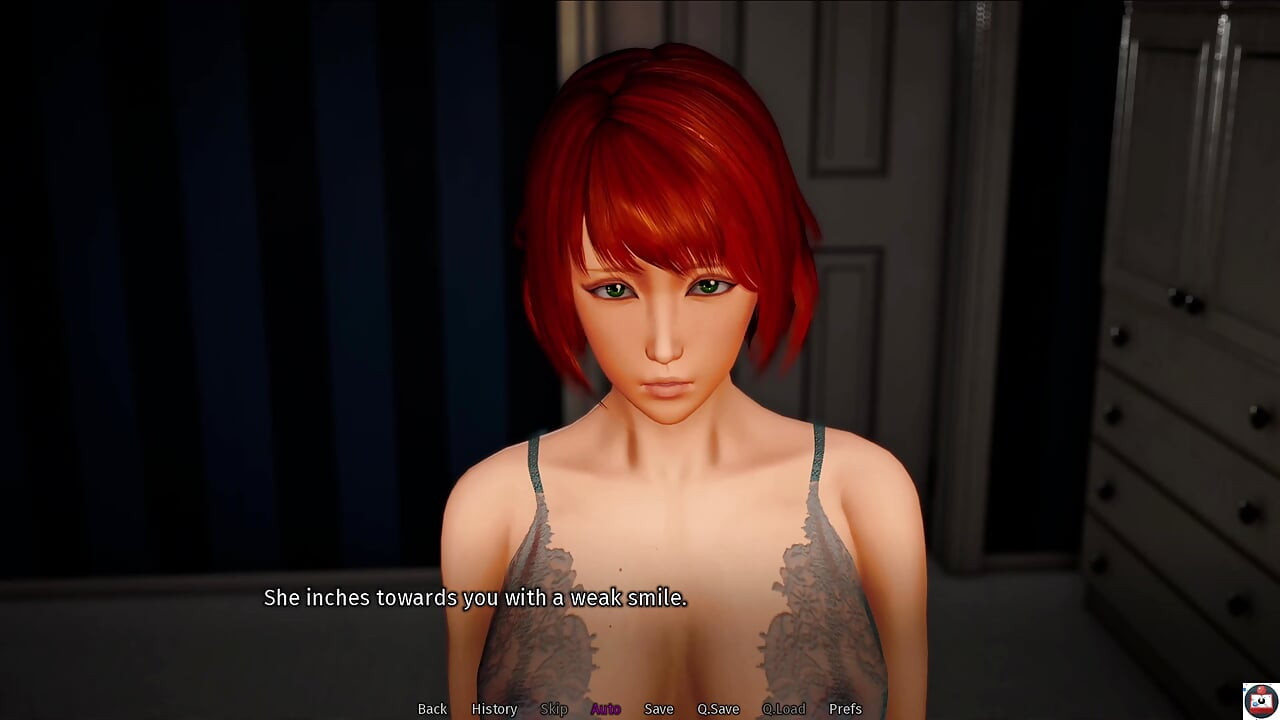This screenshot has height=720, width=1280.
Task: Load the quicksave using Q.Load
Action: [x=783, y=709]
